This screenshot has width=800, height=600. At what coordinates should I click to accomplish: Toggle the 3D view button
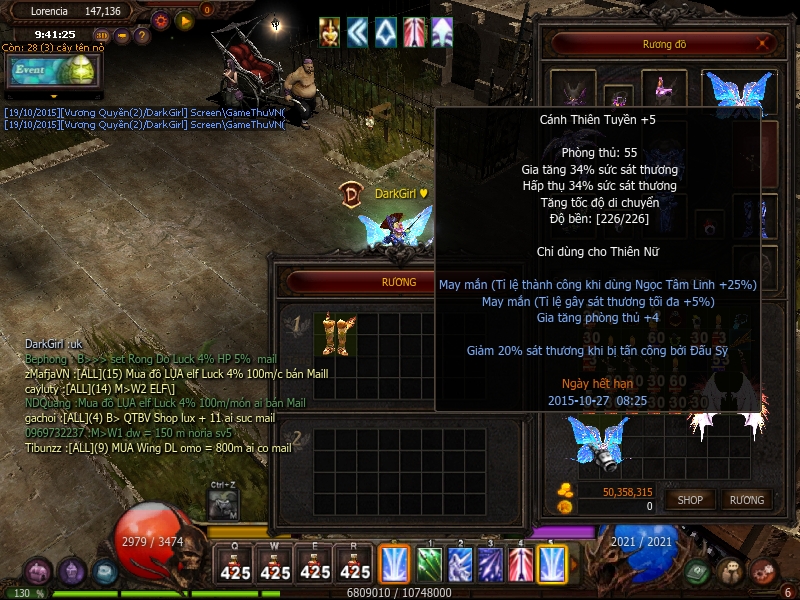click(101, 36)
